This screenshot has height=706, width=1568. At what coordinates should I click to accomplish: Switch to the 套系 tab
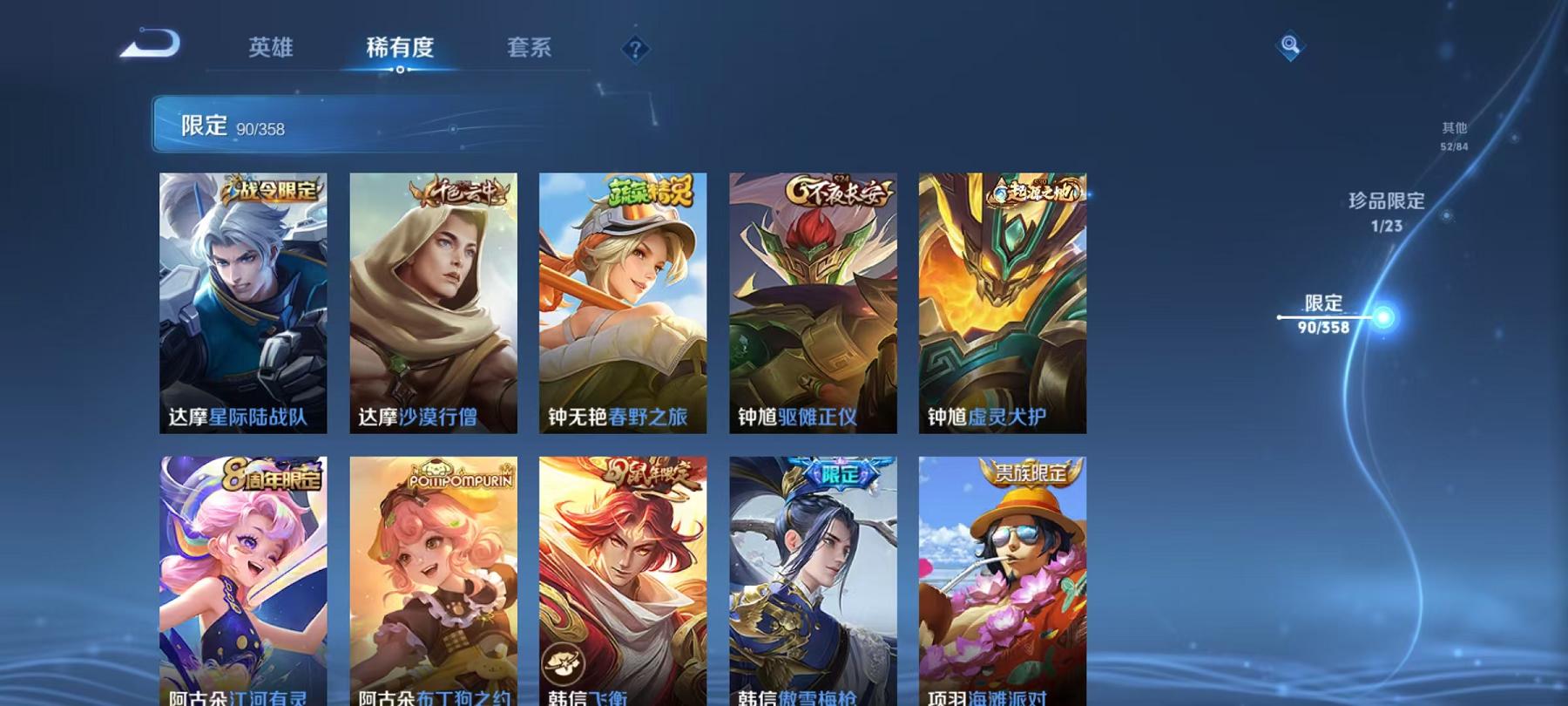[530, 48]
